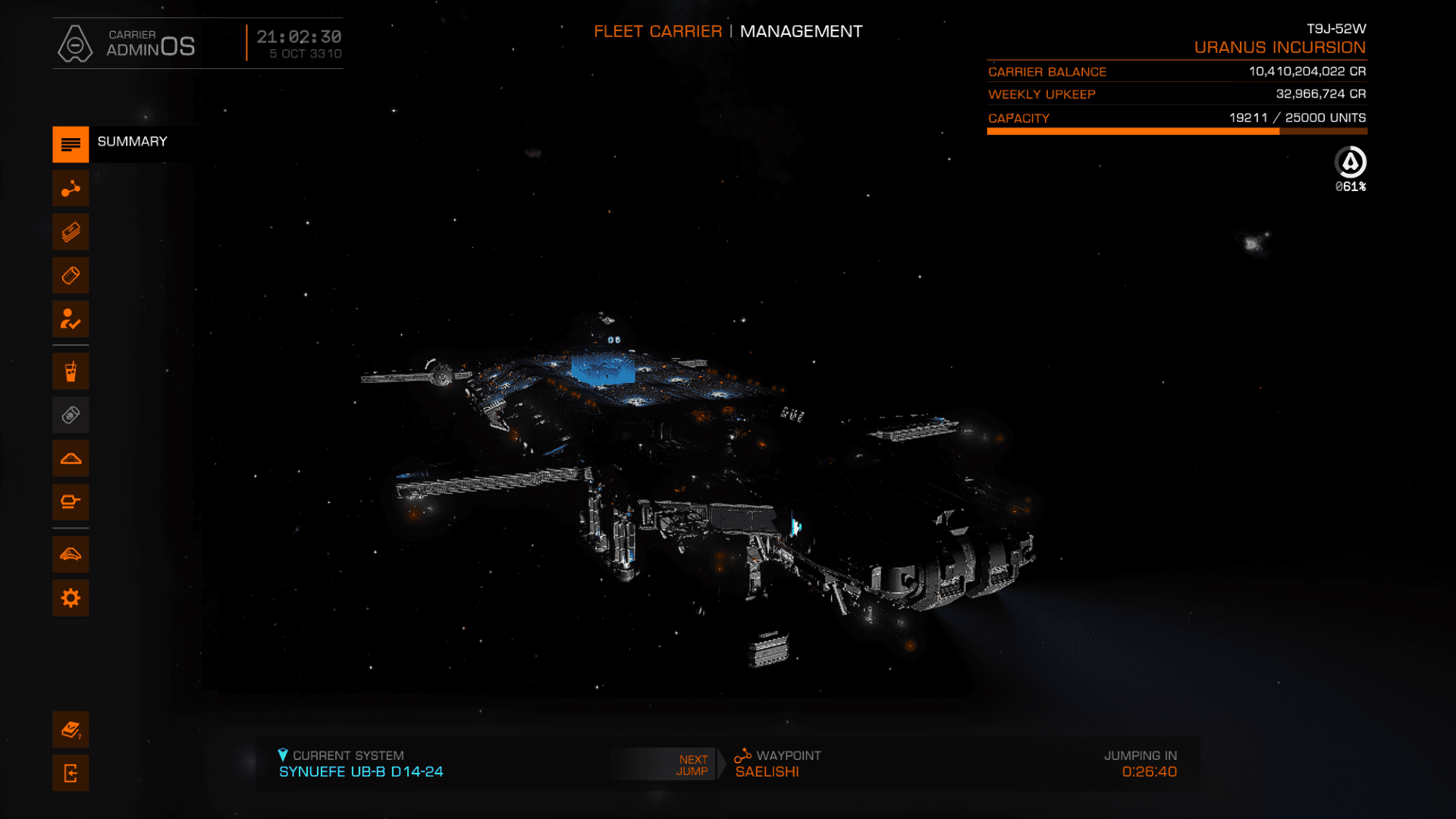Open the gear Settings tab
Viewport: 1456px width, 819px height.
pyautogui.click(x=71, y=598)
